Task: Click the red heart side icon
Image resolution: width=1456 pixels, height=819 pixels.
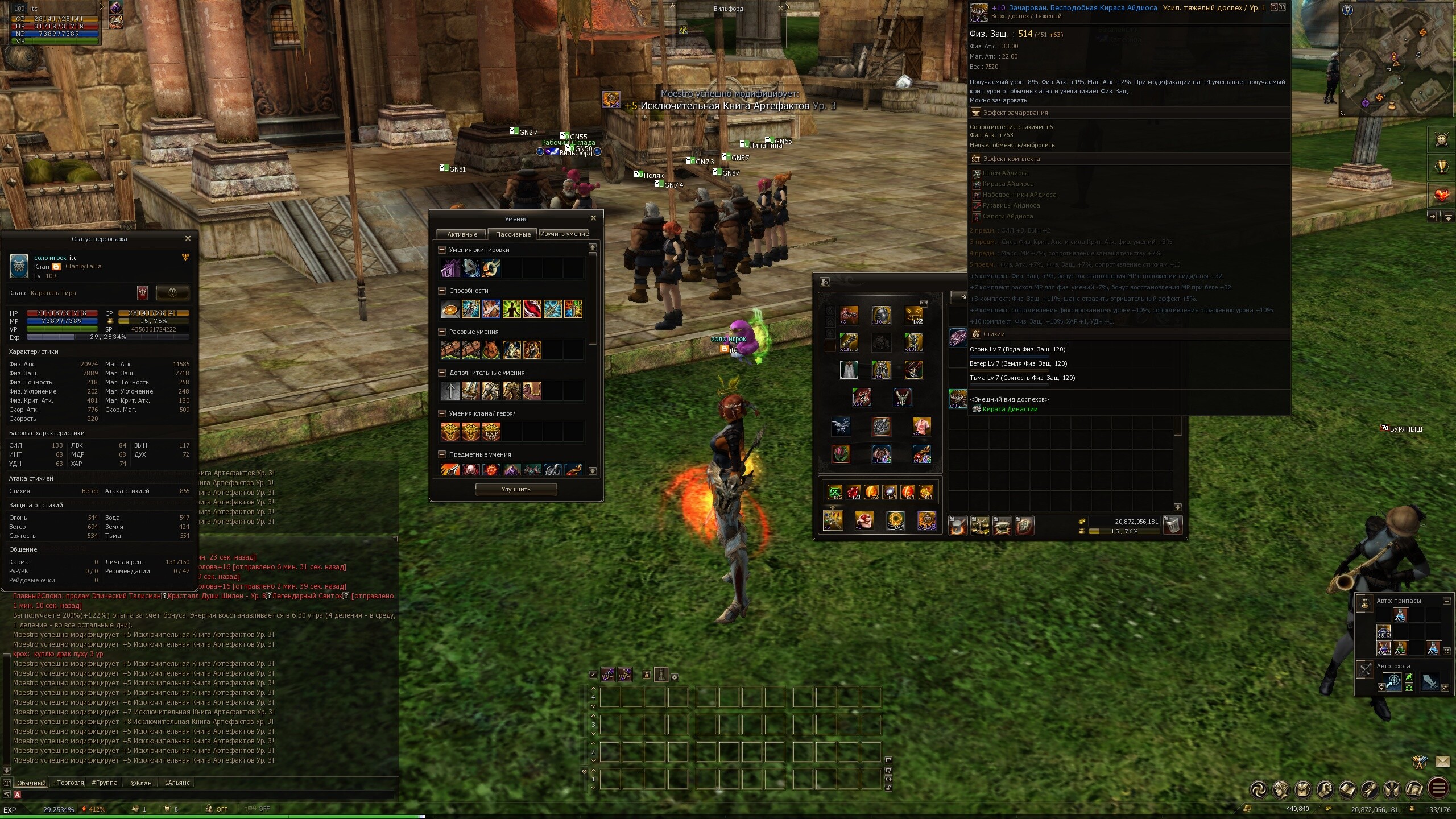Action: tap(1442, 195)
